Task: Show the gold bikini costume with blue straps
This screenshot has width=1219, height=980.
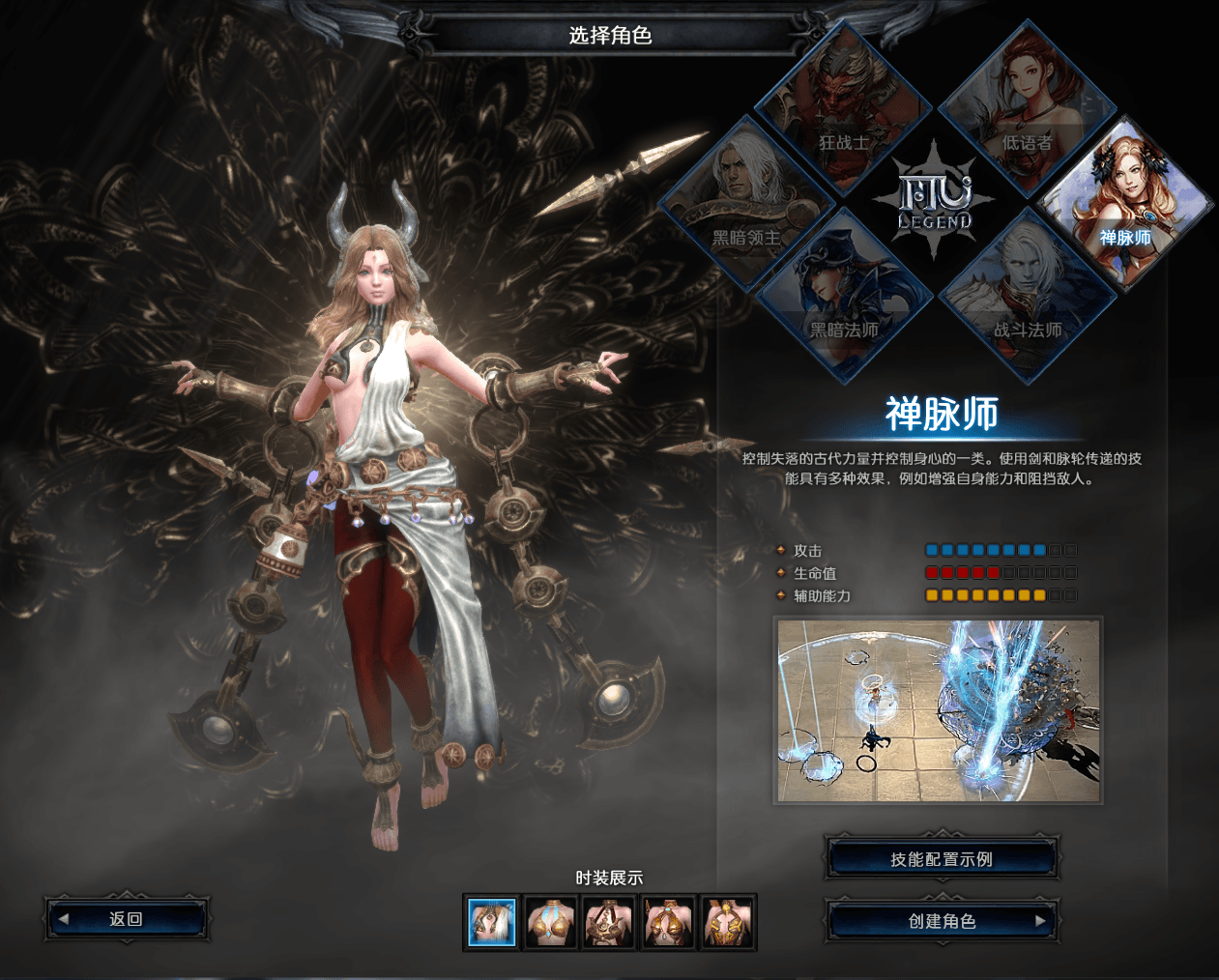Action: coord(551,922)
